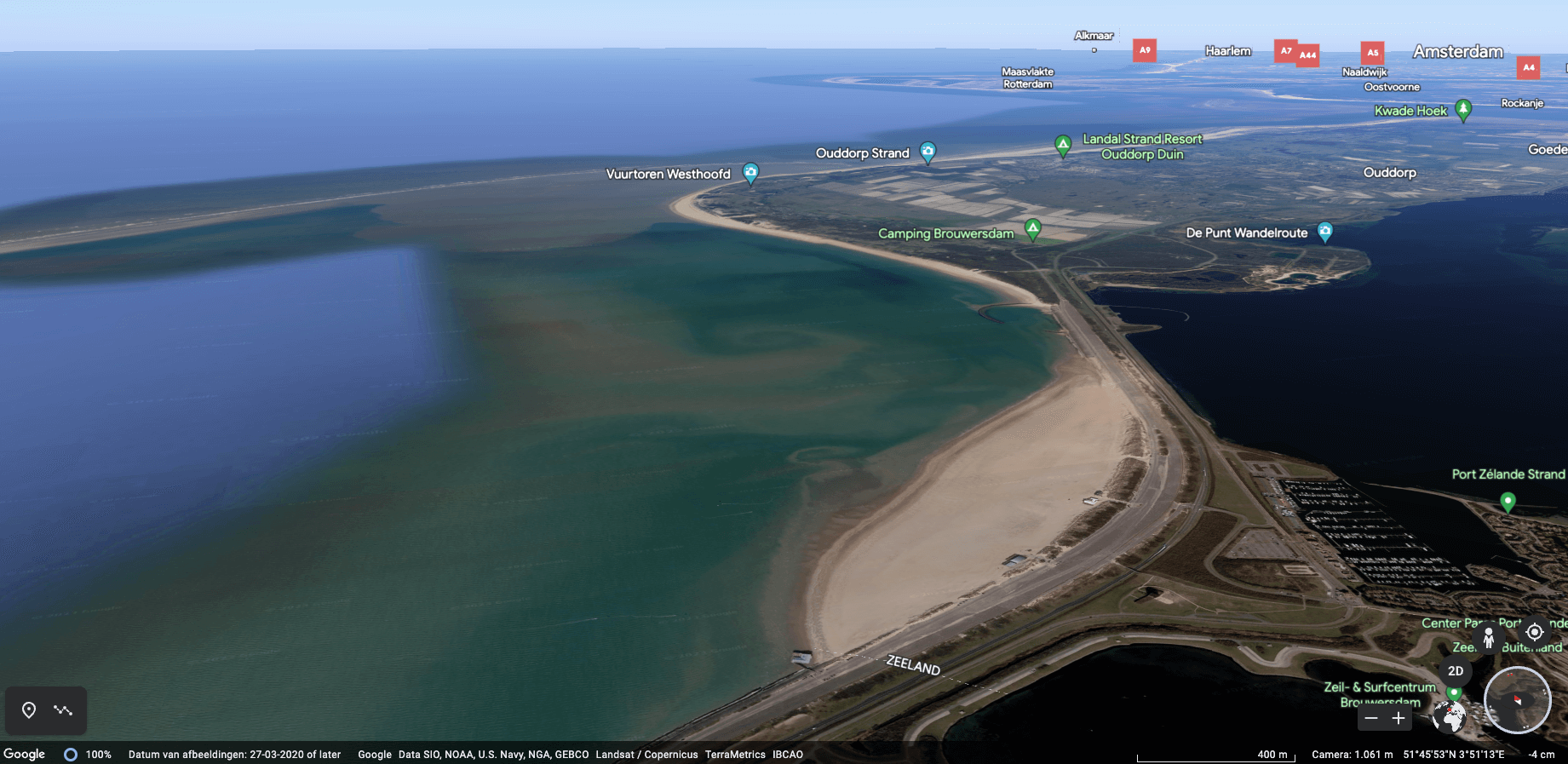This screenshot has width=1568, height=764.
Task: Select the Pegman for Street View
Action: [x=1489, y=638]
